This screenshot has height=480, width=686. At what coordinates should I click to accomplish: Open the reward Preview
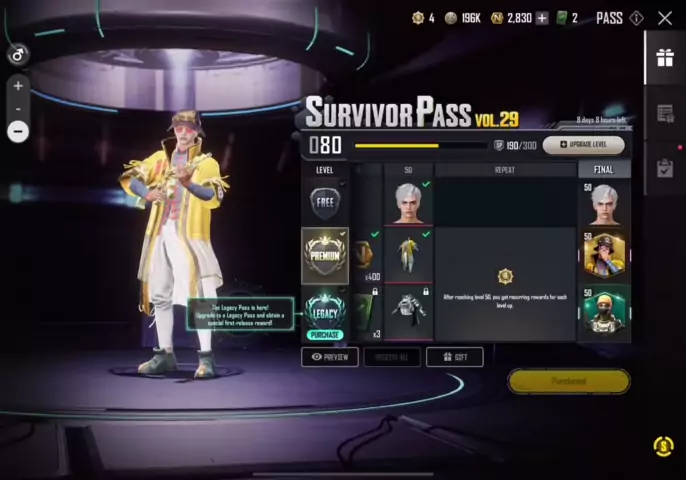click(x=330, y=357)
